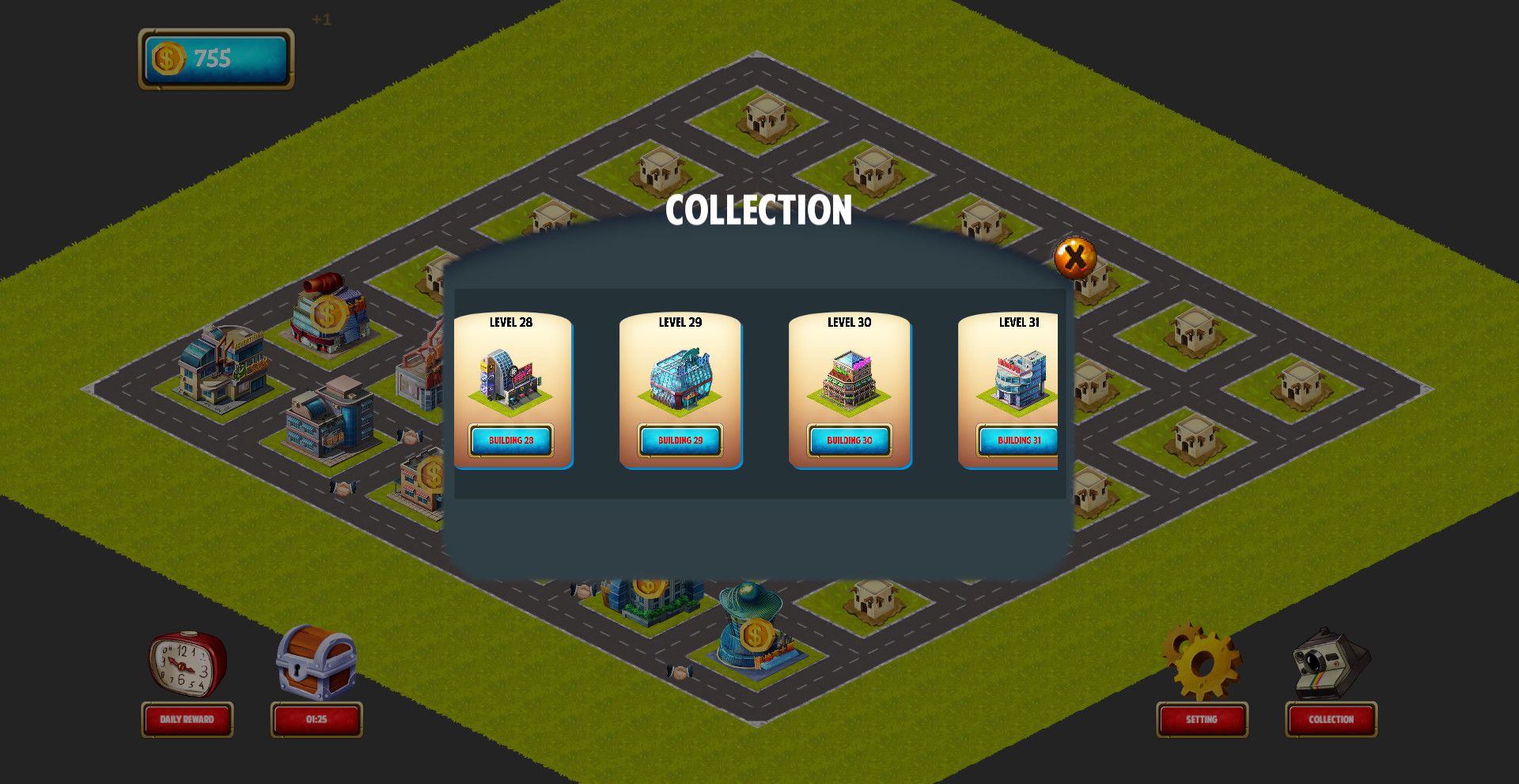This screenshot has height=784, width=1519.
Task: Collect the coin hovering over the factory building
Action: coord(328,314)
